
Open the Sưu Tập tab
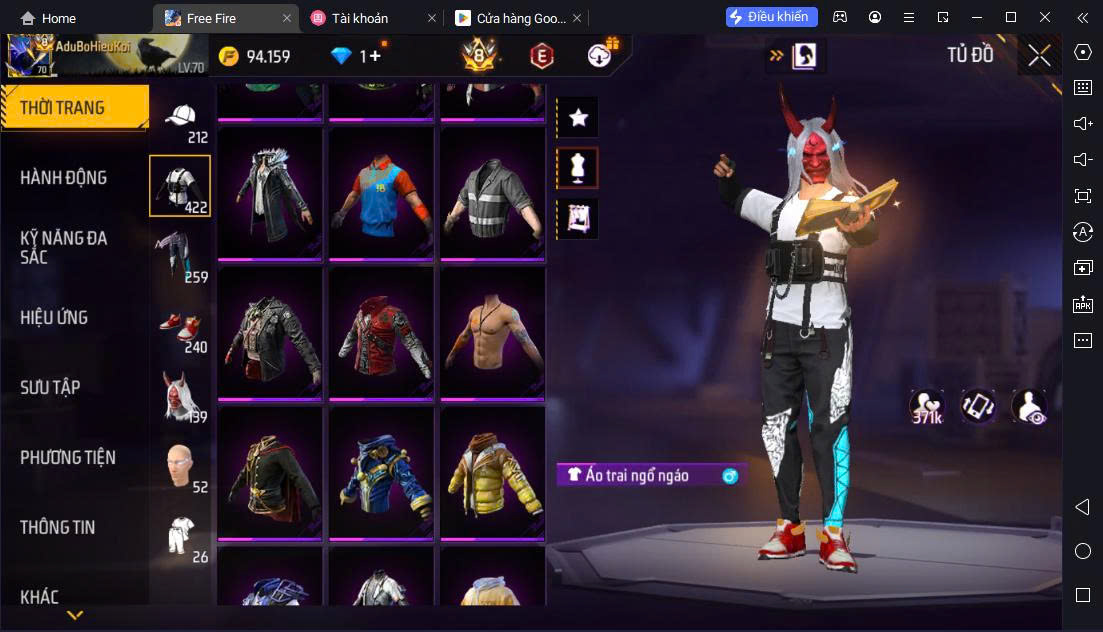(50, 387)
